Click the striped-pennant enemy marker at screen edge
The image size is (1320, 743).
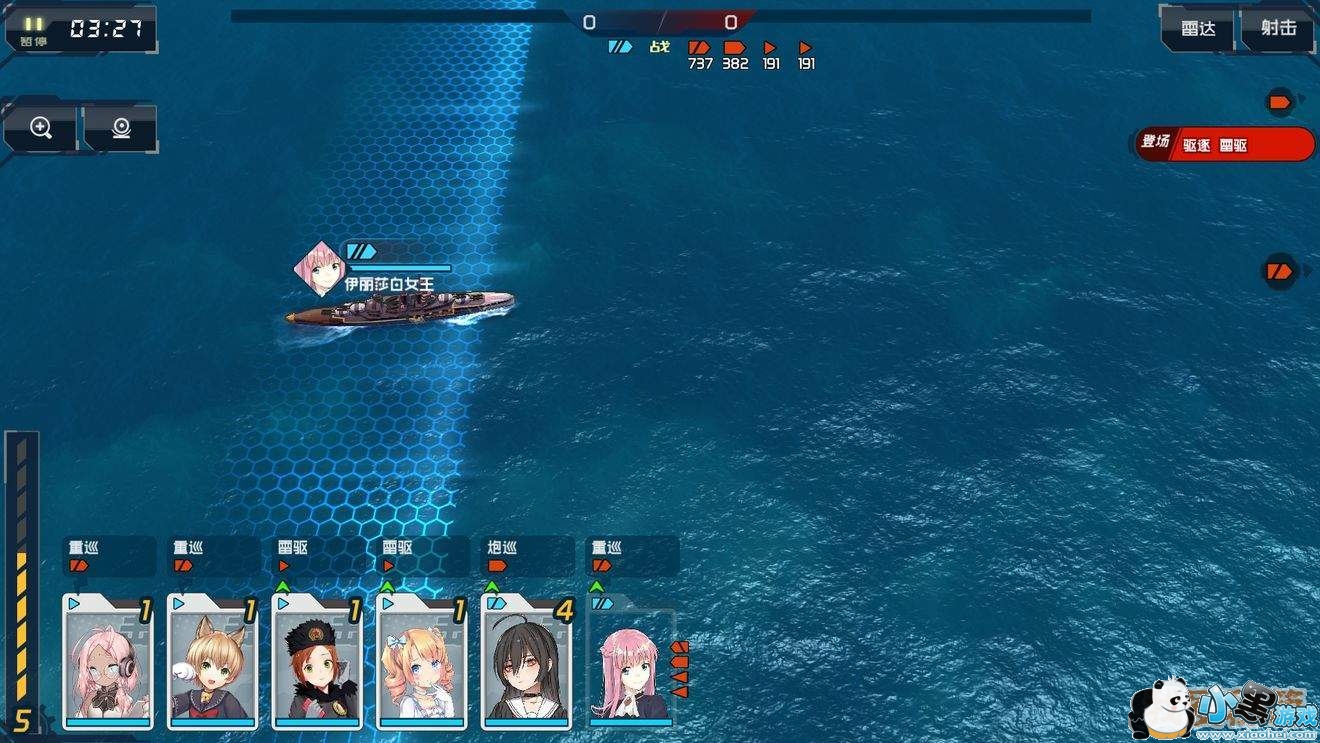(x=1279, y=271)
